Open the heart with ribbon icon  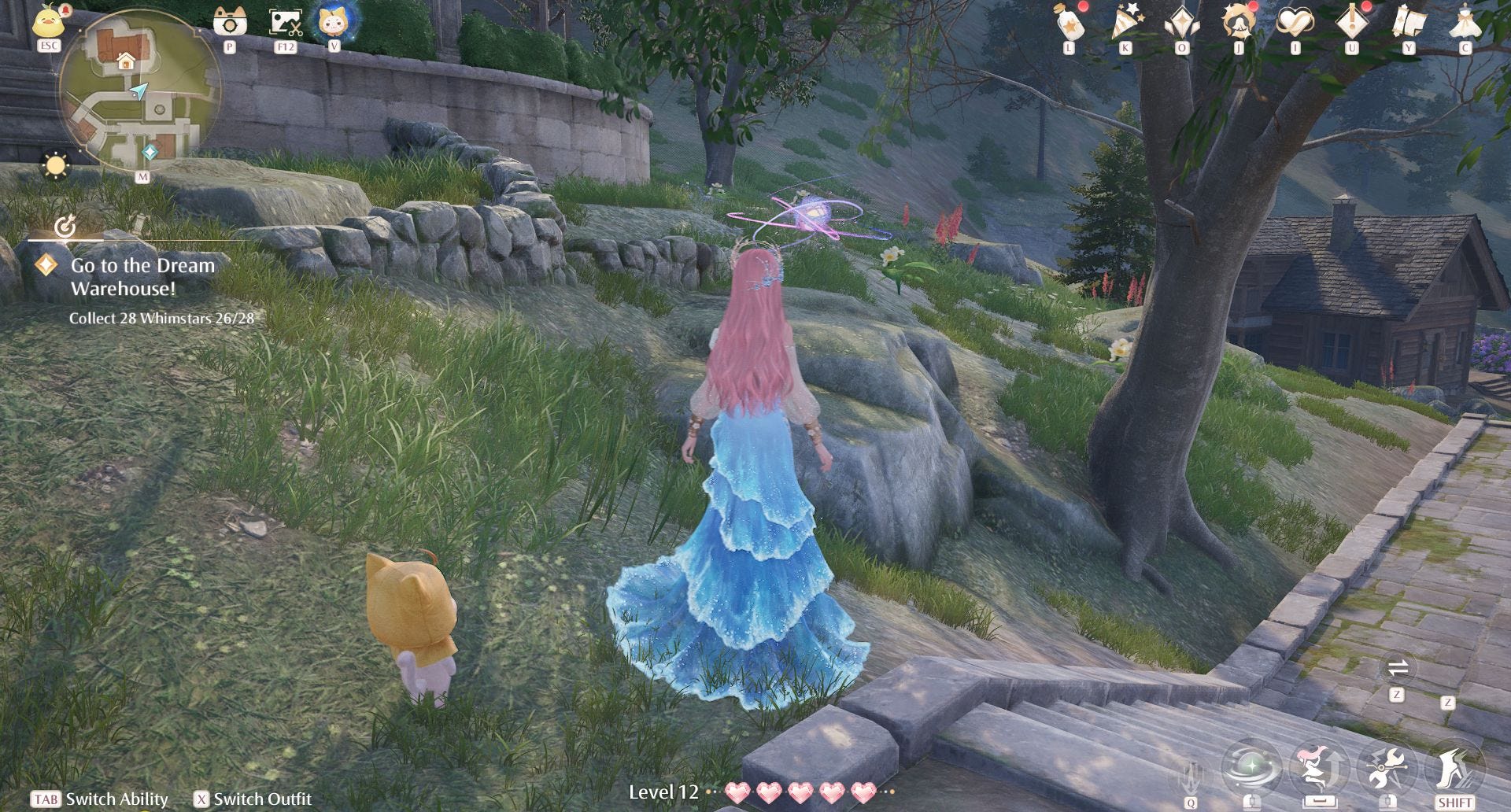(1295, 22)
